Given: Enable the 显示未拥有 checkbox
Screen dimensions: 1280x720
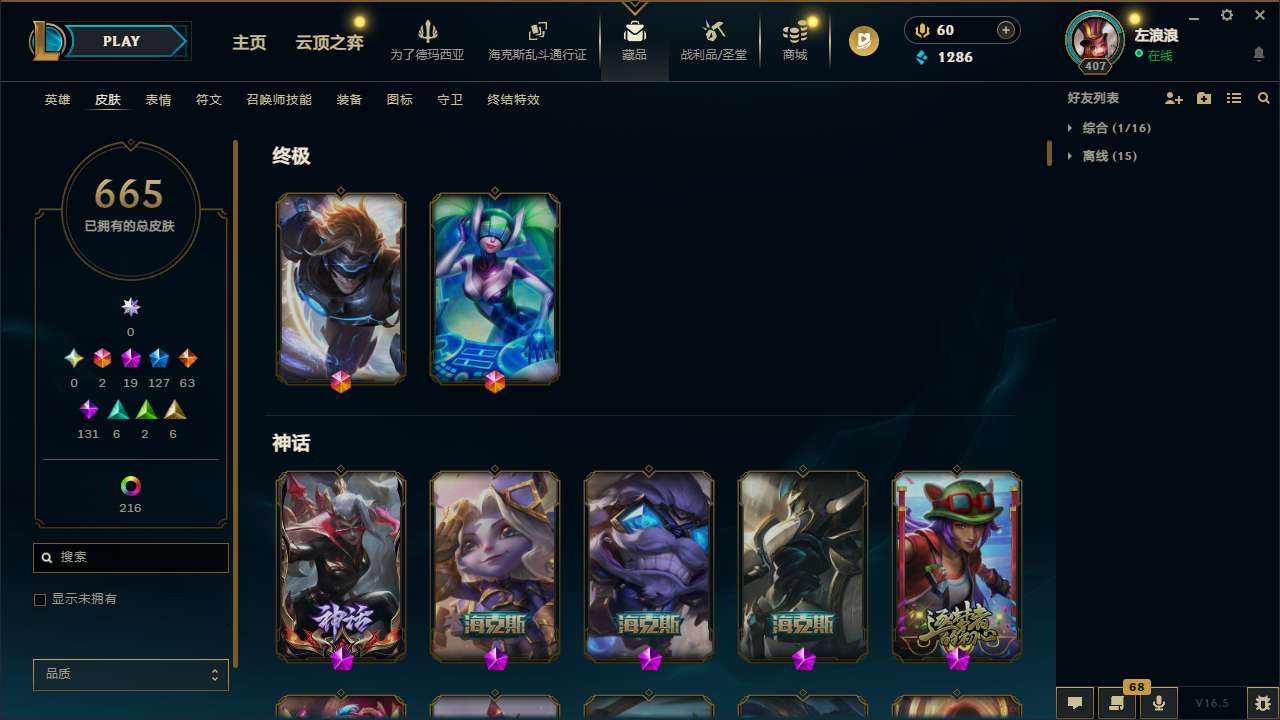Looking at the screenshot, I should pyautogui.click(x=40, y=599).
